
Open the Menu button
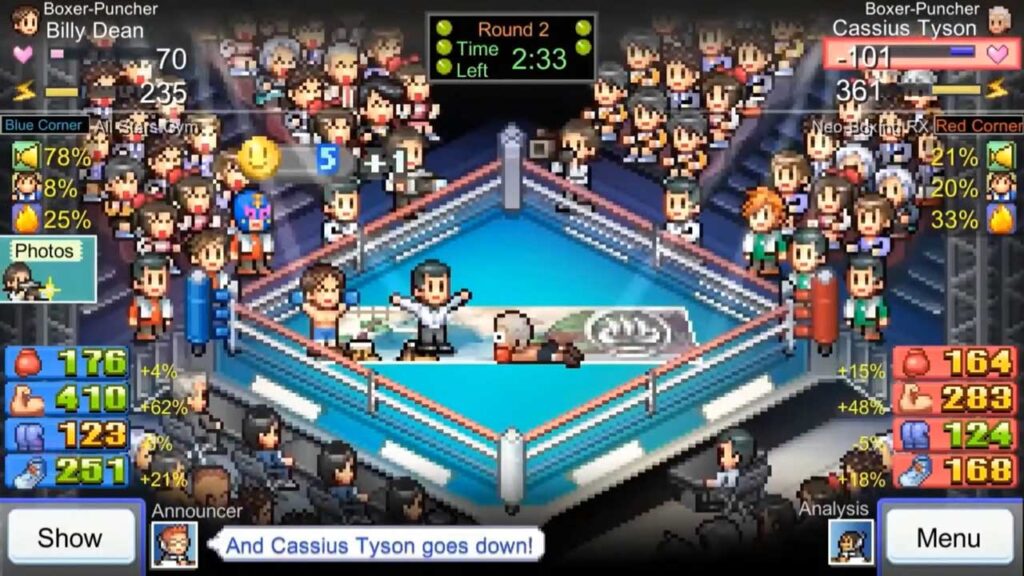point(948,538)
